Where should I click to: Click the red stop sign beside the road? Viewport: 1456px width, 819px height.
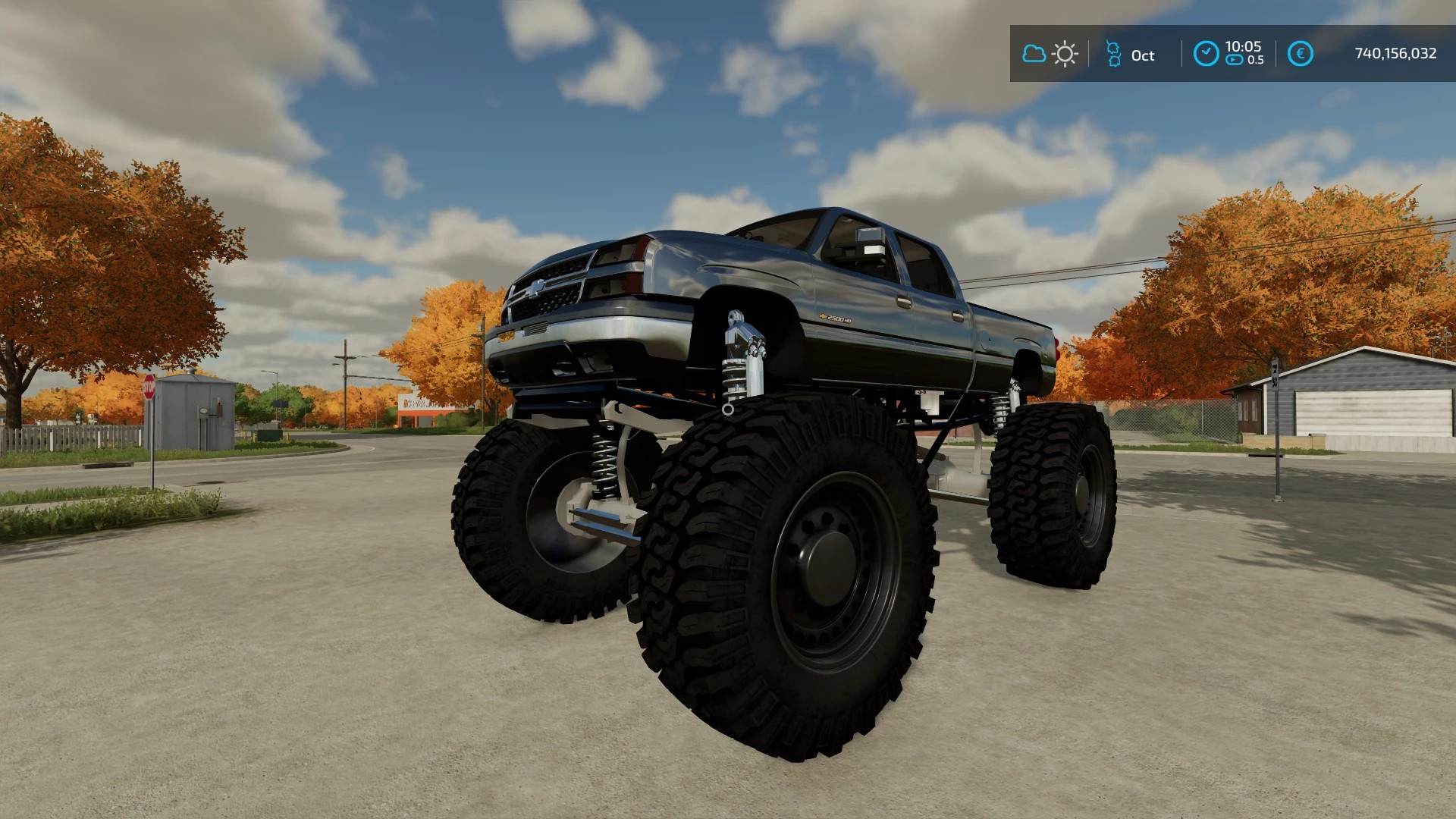tap(150, 385)
